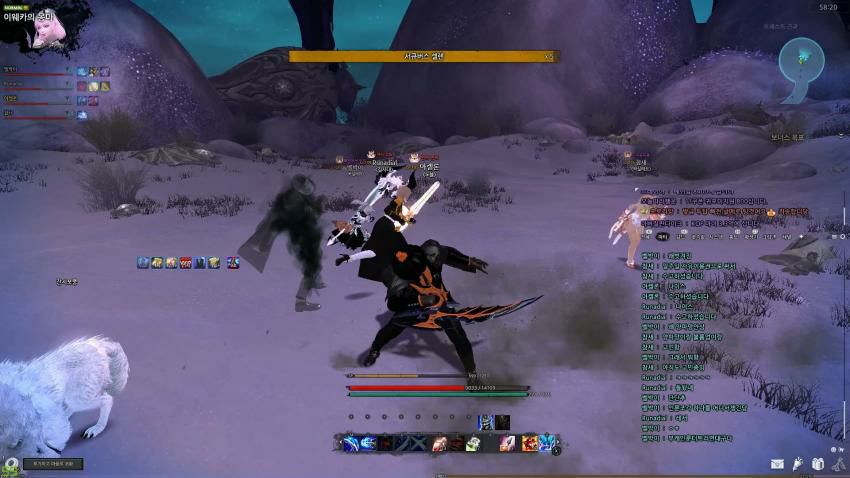This screenshot has height=478, width=850.
Task: Use the green and white item slot
Action: point(471,443)
